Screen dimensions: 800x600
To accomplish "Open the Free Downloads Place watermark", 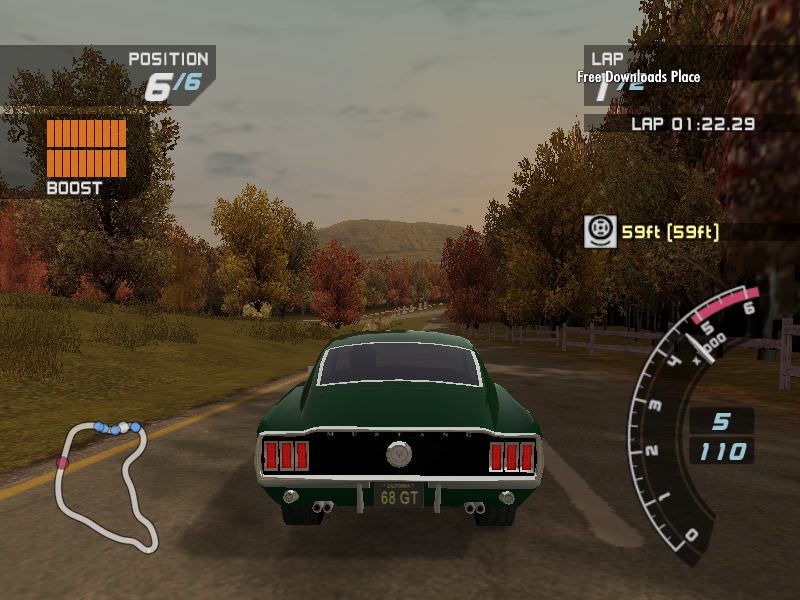I will [x=638, y=77].
